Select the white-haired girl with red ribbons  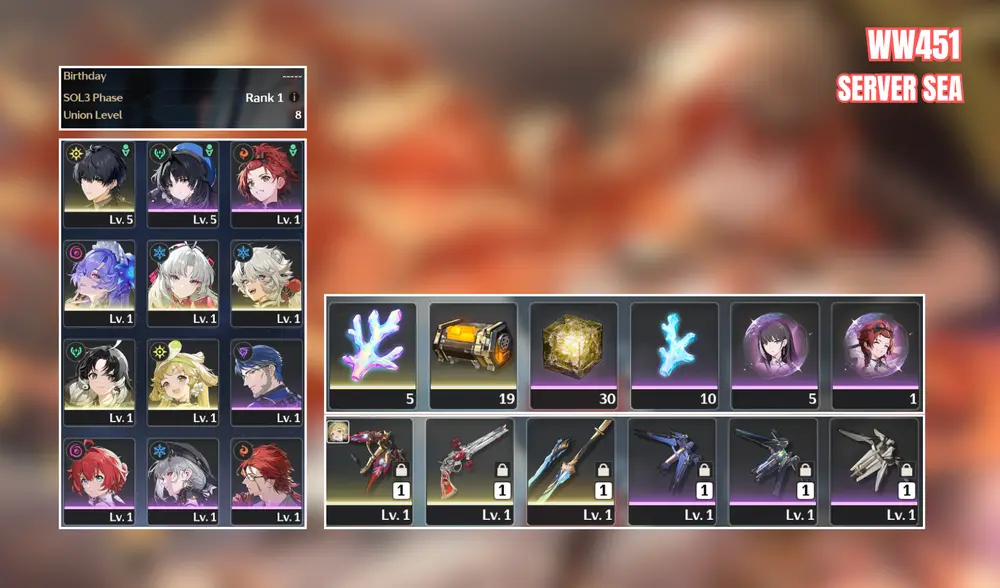(183, 281)
